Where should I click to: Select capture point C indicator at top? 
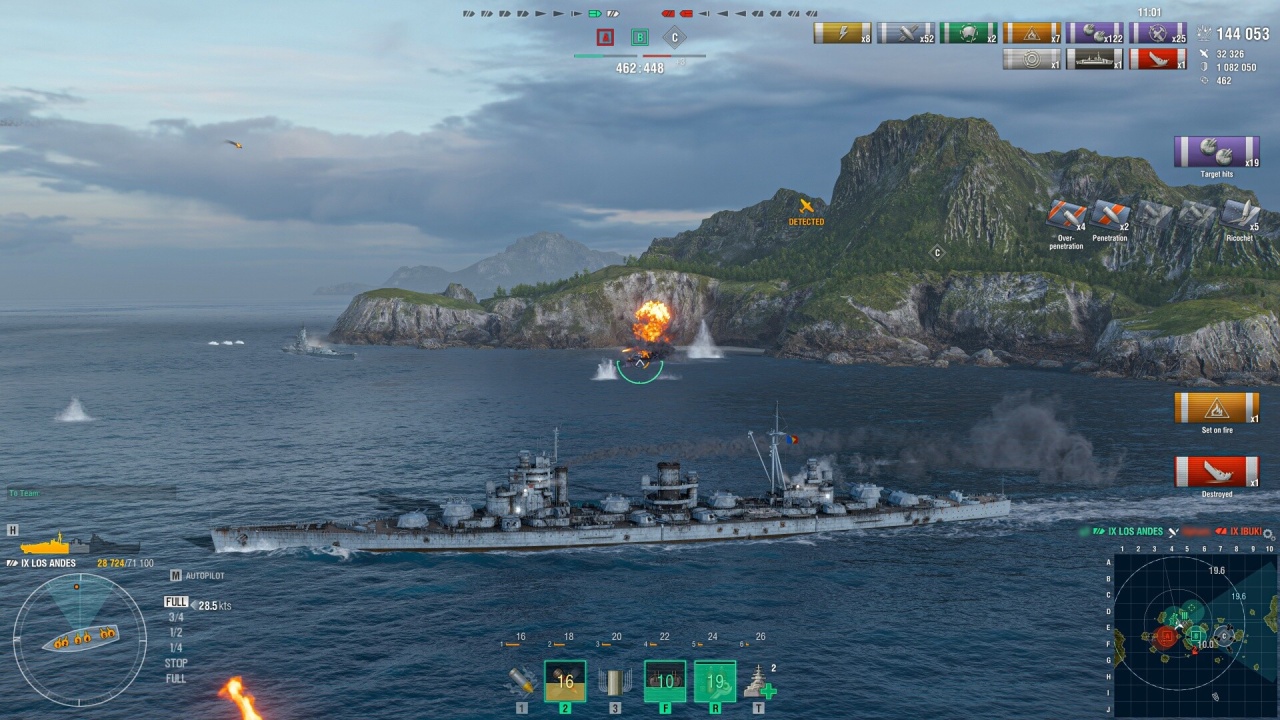[x=674, y=38]
